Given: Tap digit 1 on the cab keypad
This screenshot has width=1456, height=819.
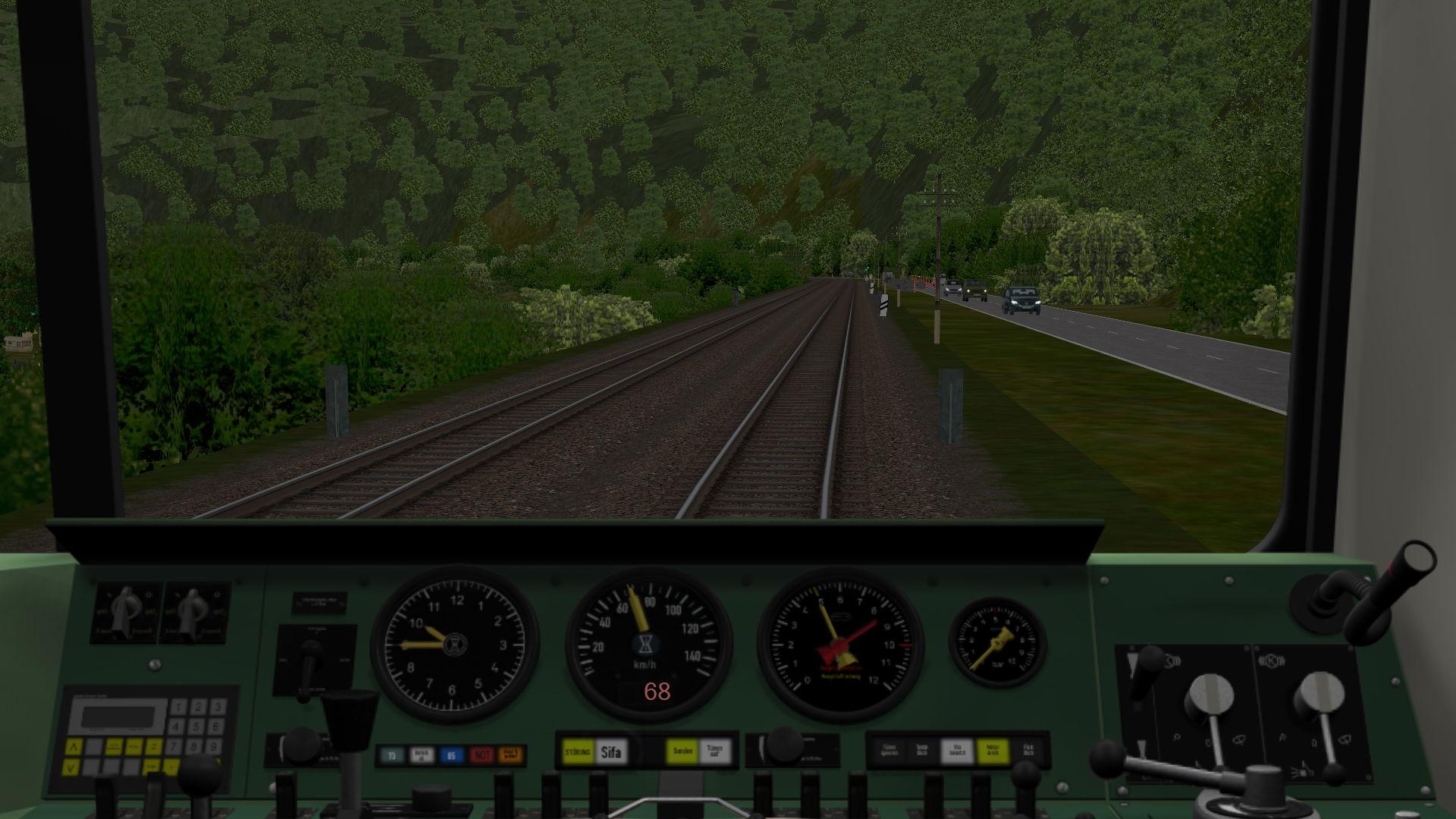Looking at the screenshot, I should click(178, 708).
